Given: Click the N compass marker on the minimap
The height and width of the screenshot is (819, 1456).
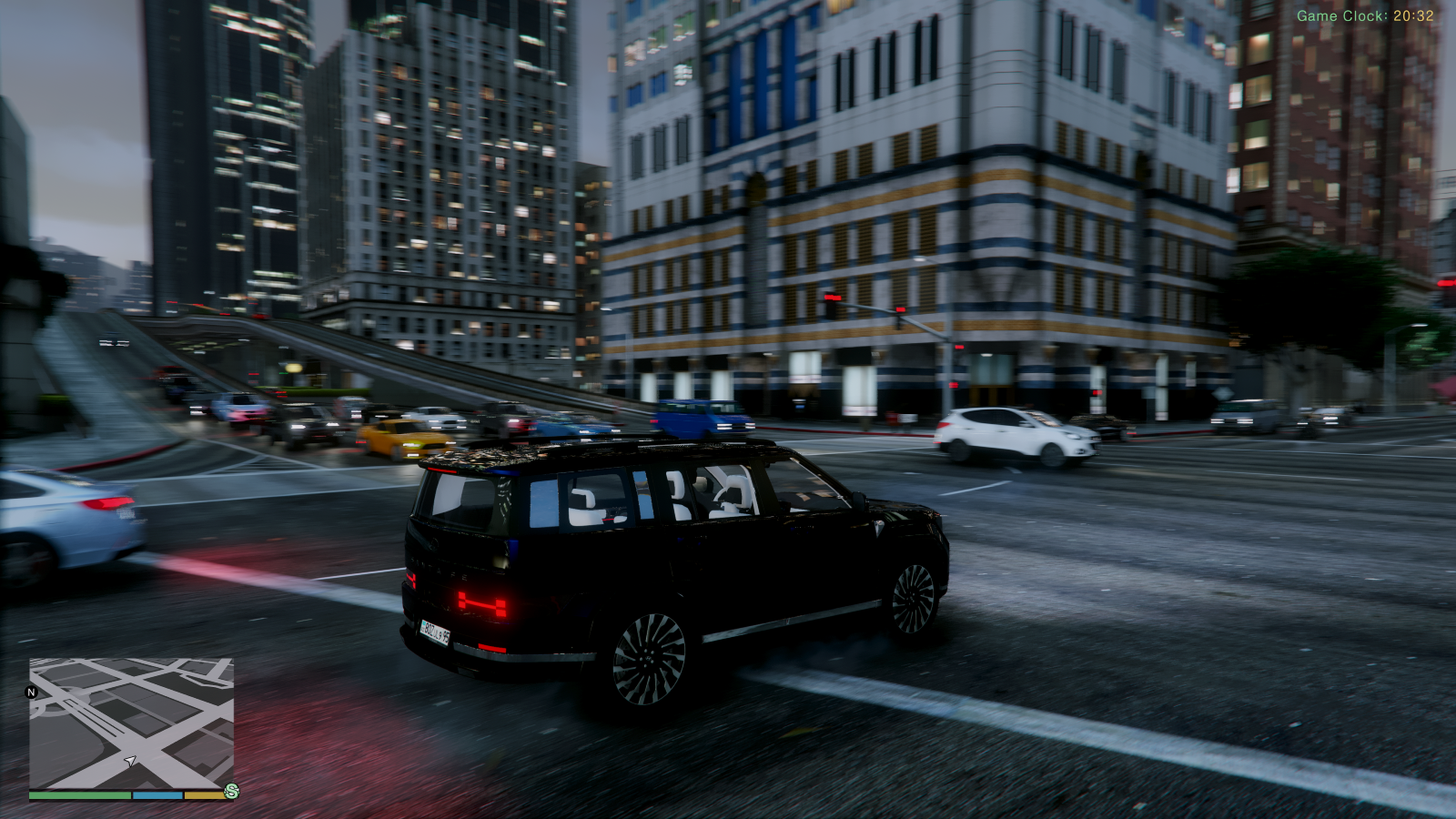Looking at the screenshot, I should pyautogui.click(x=32, y=693).
